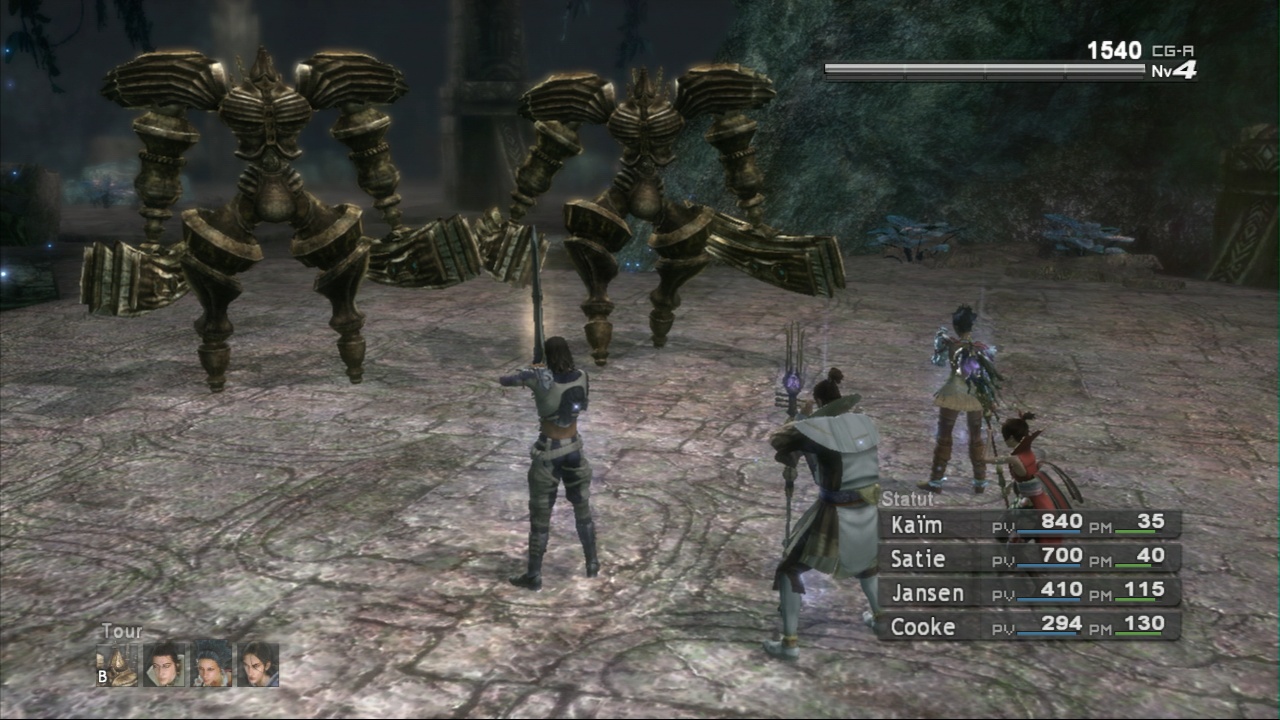Pick Cooke's row in the party status list
Screen dimensions: 1280x720
pos(1029,626)
